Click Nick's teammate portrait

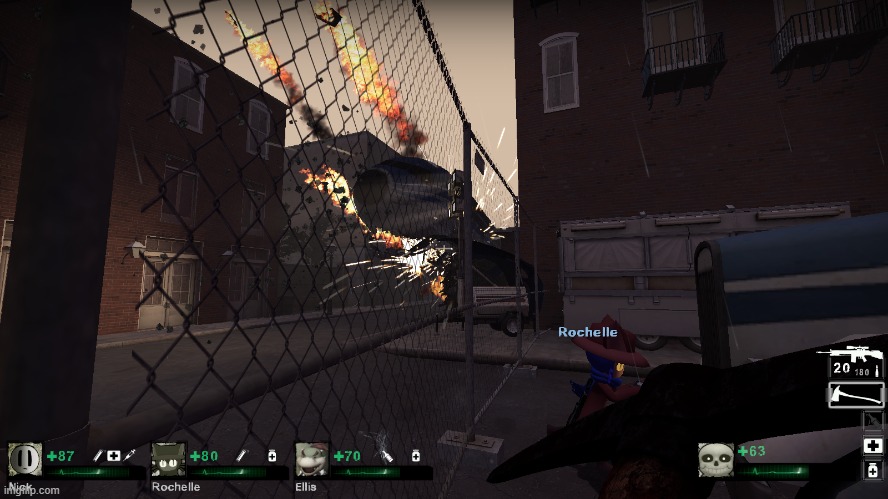click(26, 459)
